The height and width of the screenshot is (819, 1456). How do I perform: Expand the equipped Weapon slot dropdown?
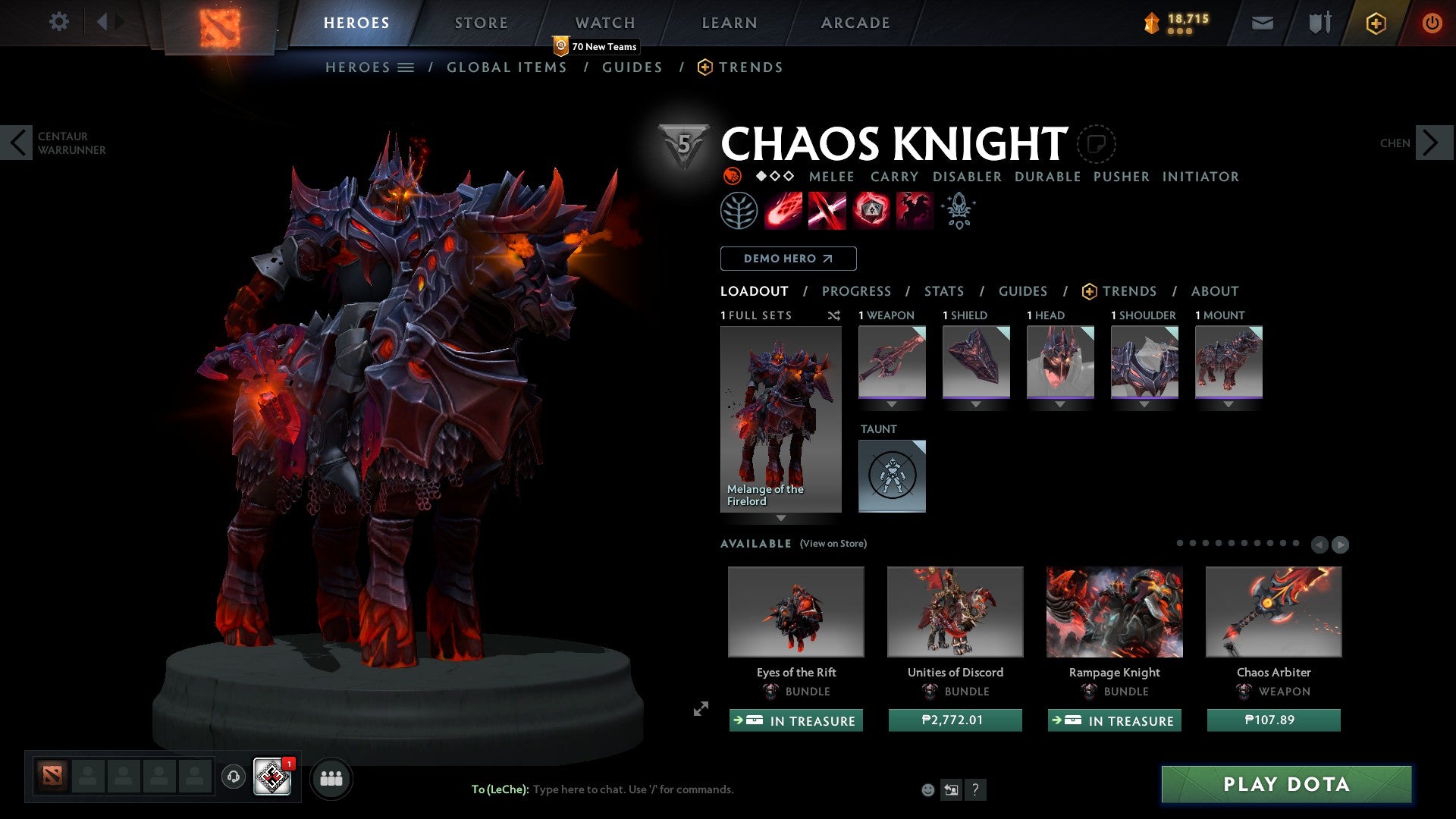pos(892,404)
